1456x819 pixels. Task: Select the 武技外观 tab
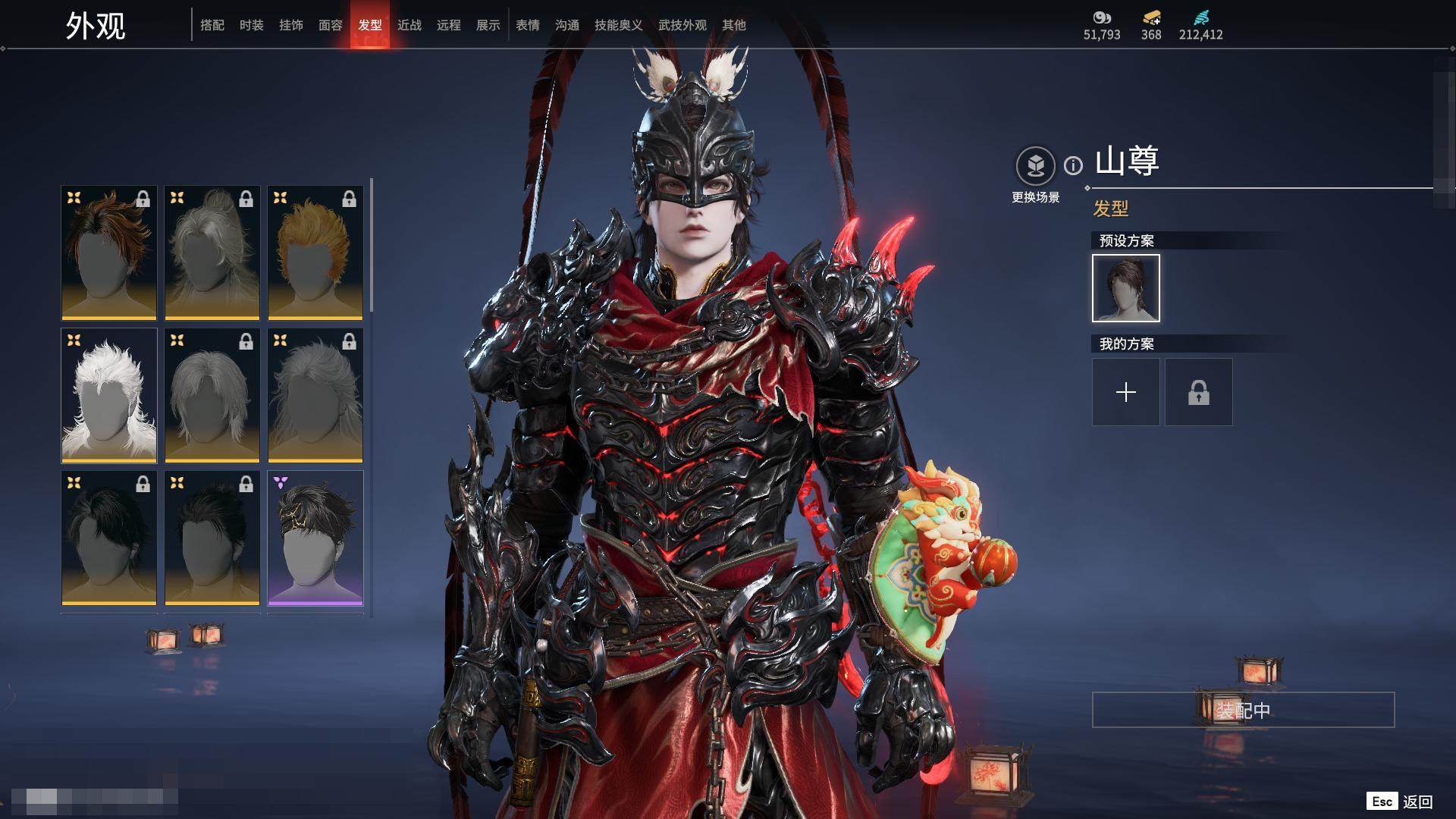(x=682, y=25)
